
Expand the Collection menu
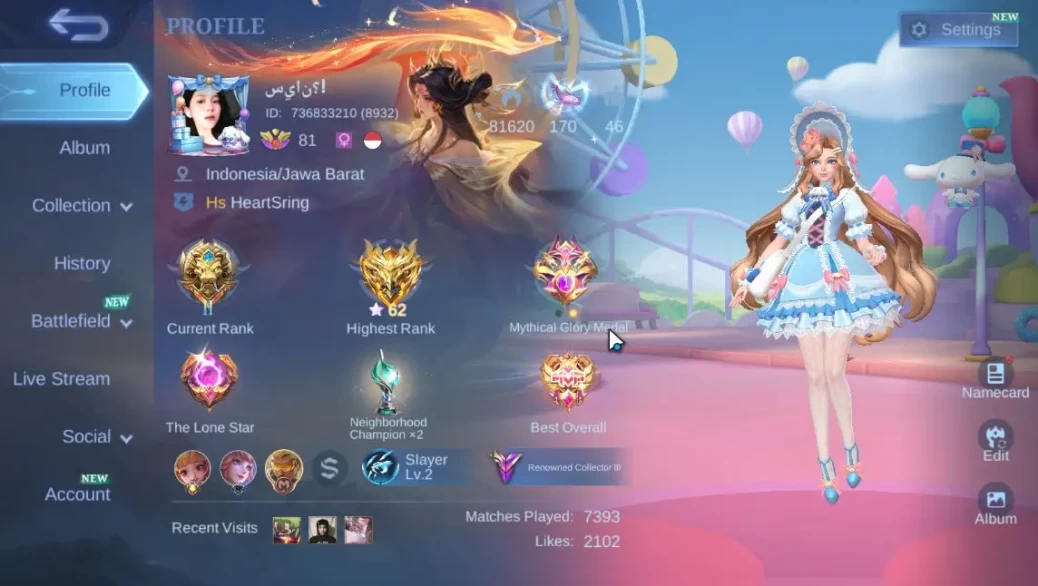pyautogui.click(x=81, y=206)
